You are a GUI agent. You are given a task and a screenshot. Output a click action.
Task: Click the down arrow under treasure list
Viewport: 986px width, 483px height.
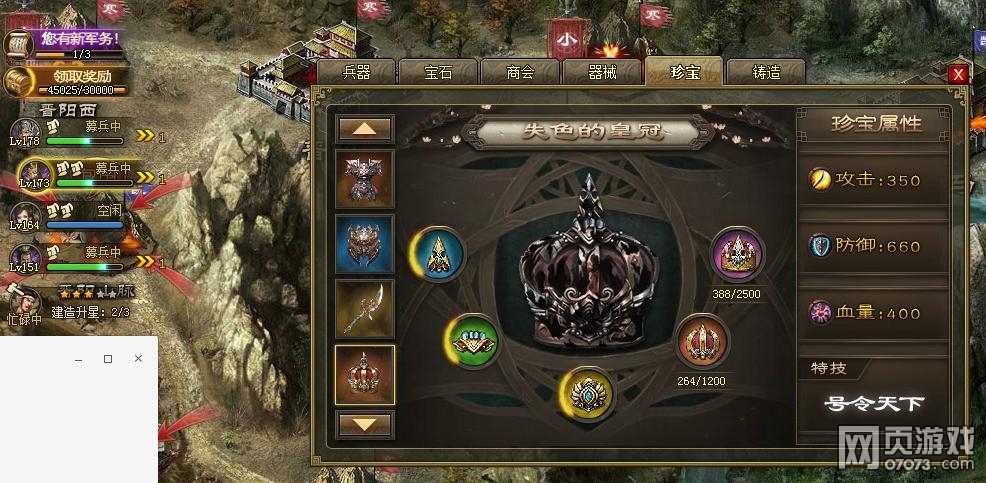point(365,424)
